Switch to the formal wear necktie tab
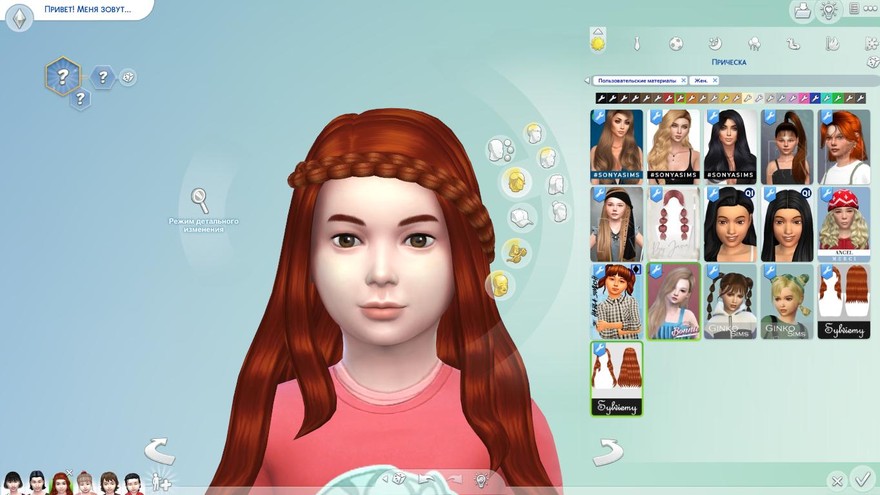This screenshot has width=880, height=495. point(636,44)
